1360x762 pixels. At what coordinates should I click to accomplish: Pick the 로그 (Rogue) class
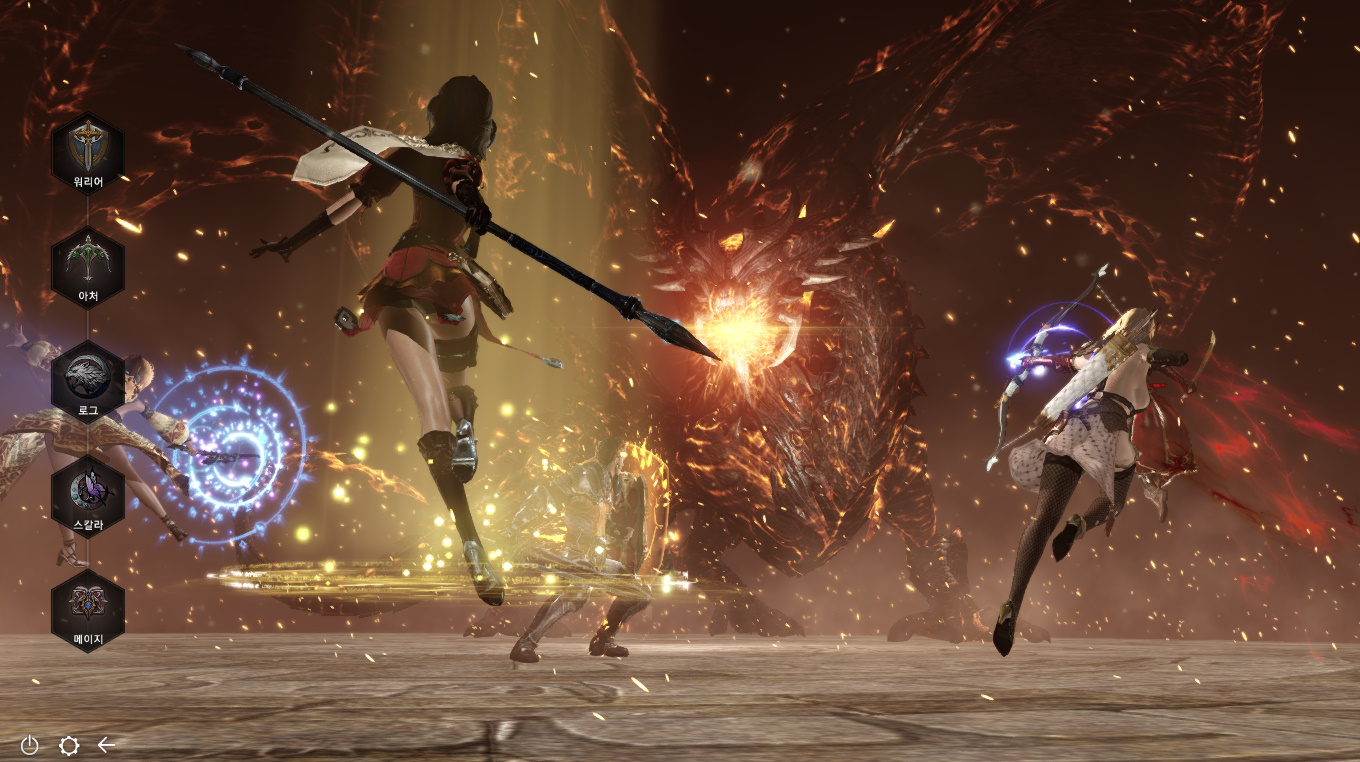tap(88, 382)
